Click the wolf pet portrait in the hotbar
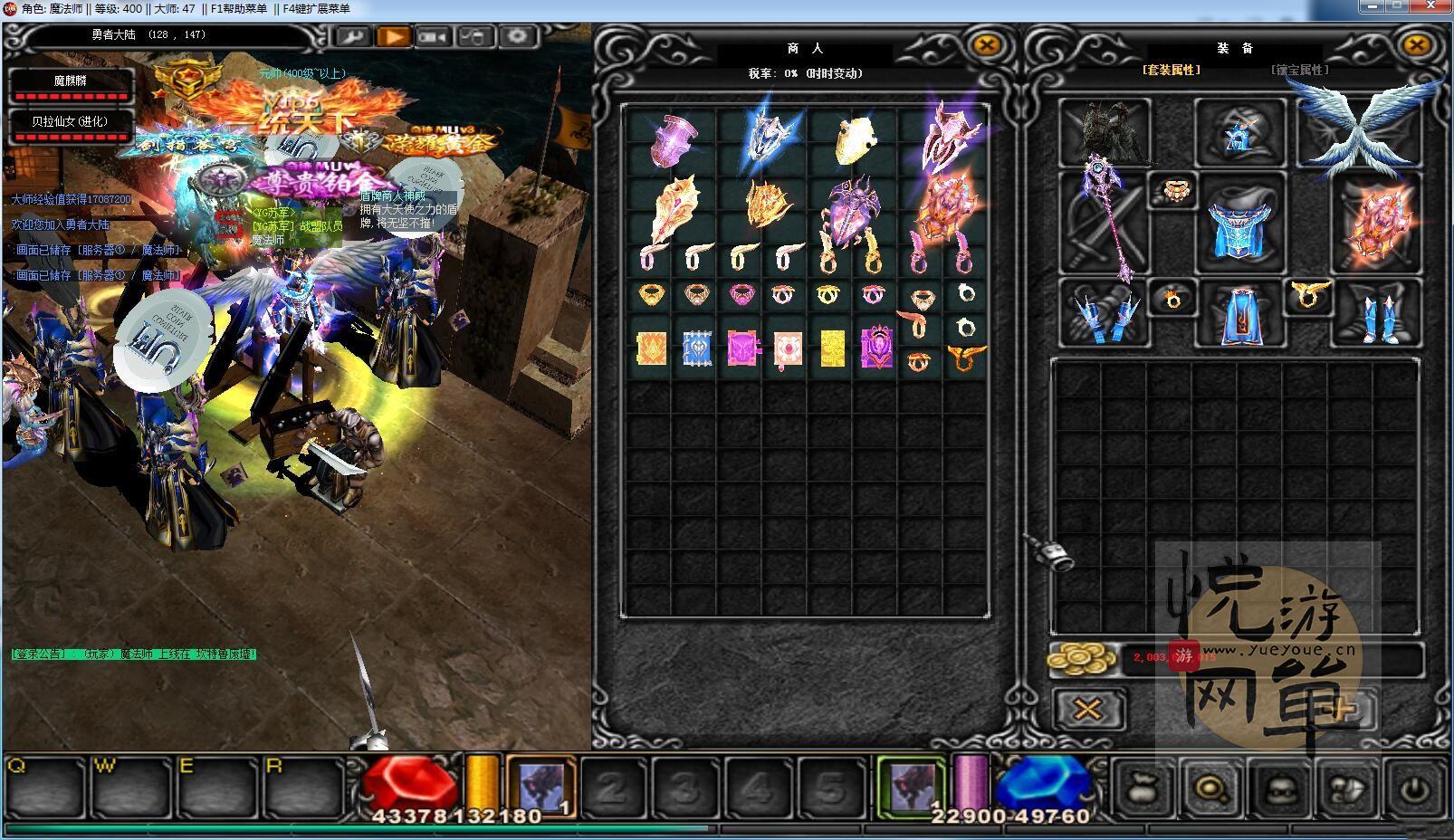This screenshot has width=1454, height=840. click(540, 784)
